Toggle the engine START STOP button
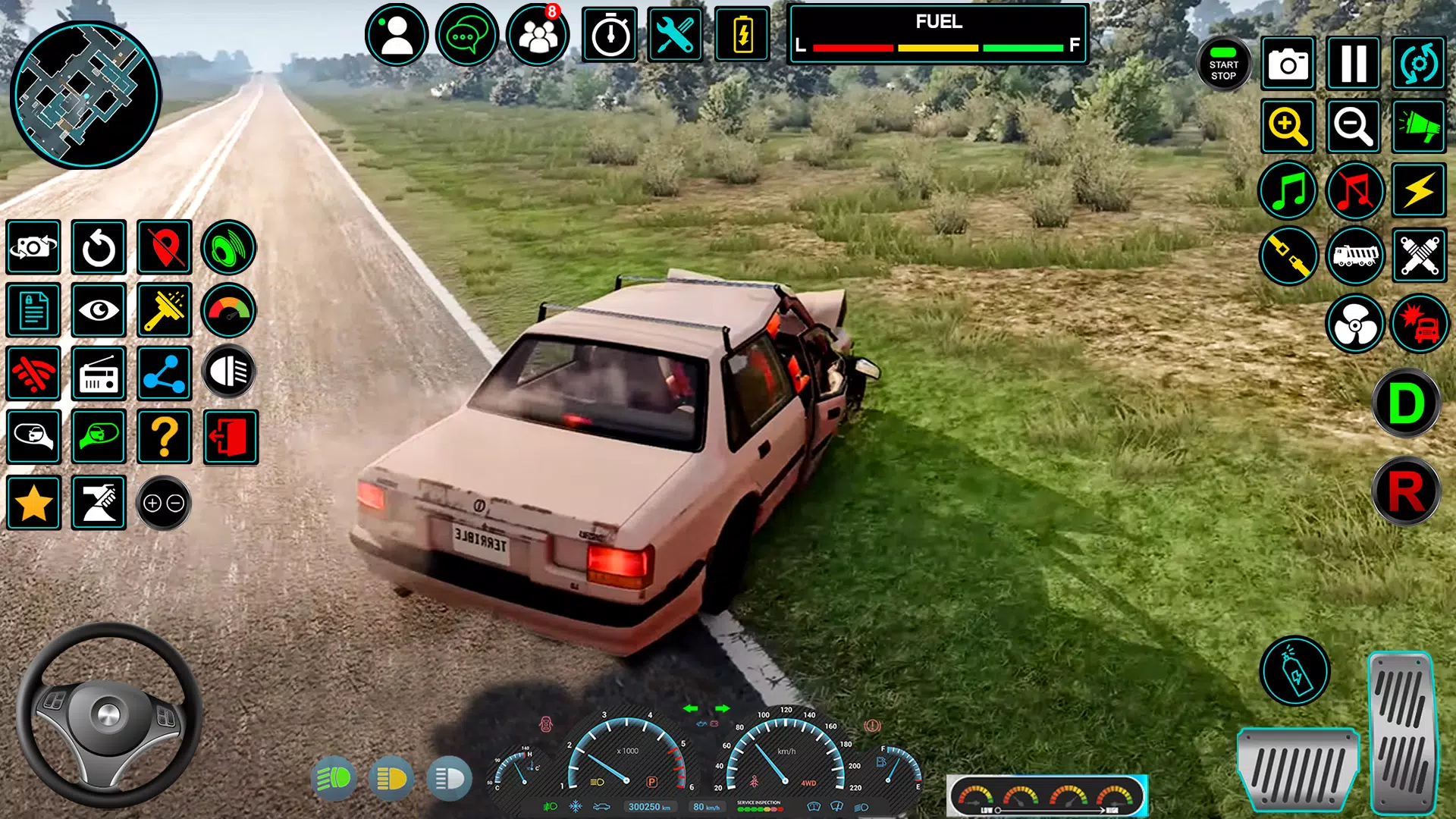 click(x=1223, y=64)
